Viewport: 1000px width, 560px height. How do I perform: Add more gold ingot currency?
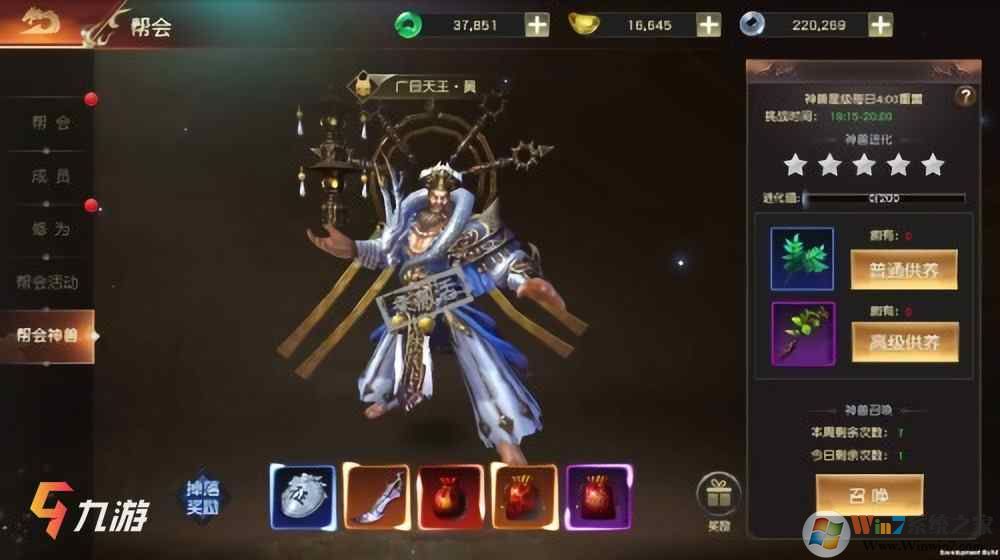click(708, 25)
